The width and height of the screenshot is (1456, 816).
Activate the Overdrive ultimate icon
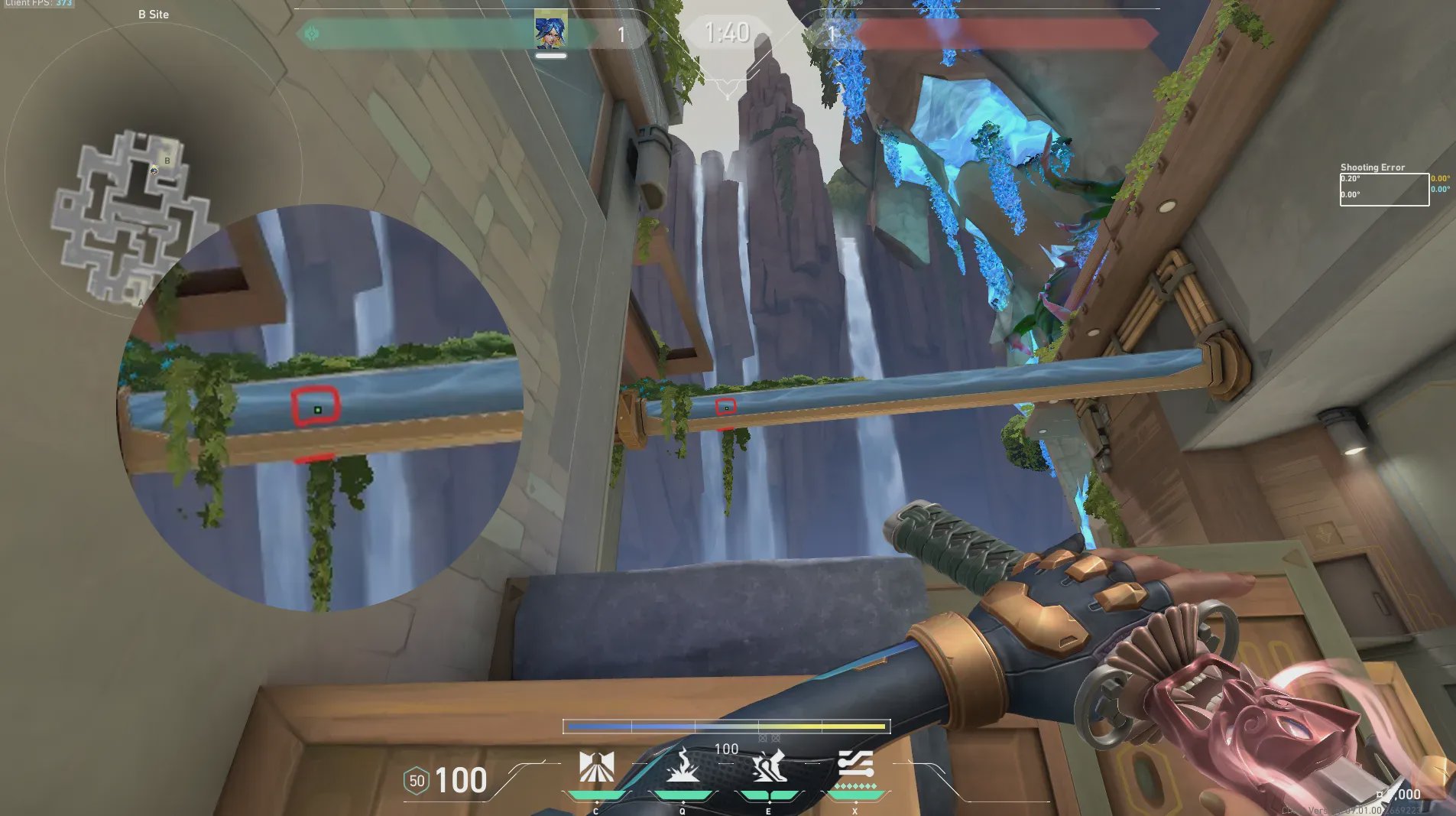pyautogui.click(x=855, y=765)
